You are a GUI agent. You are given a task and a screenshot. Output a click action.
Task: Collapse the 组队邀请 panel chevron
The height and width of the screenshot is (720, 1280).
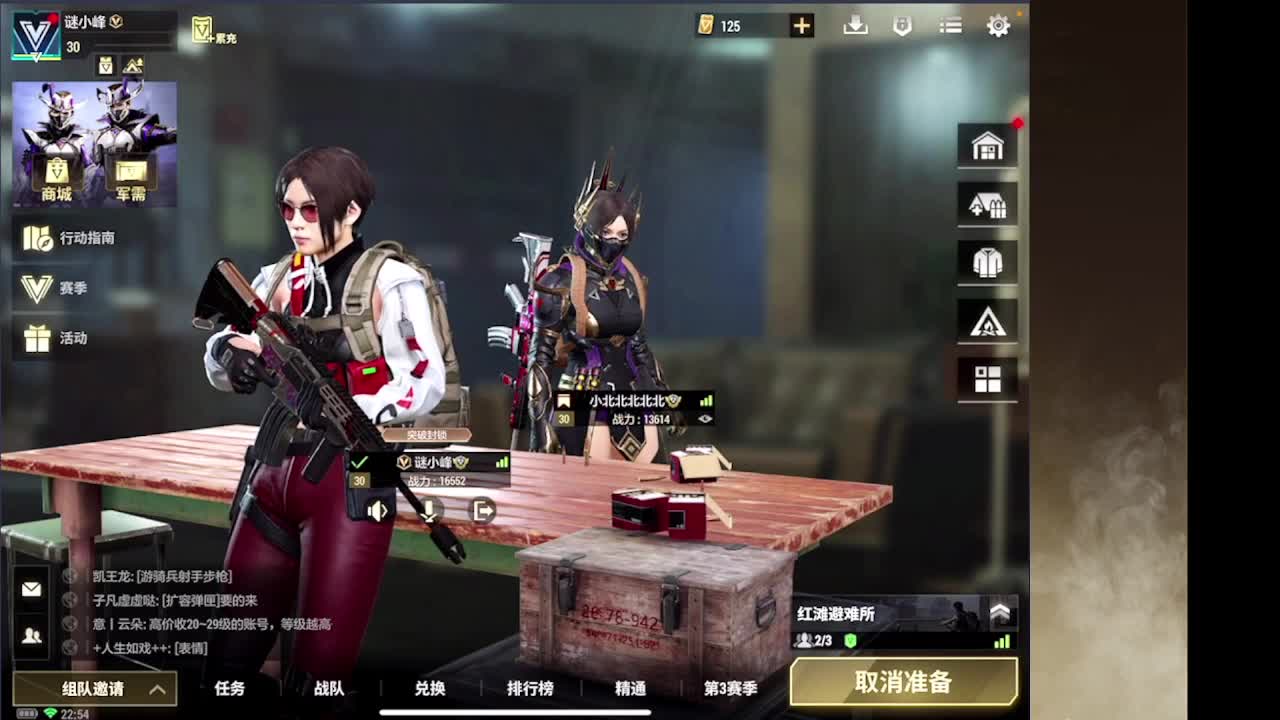click(155, 689)
